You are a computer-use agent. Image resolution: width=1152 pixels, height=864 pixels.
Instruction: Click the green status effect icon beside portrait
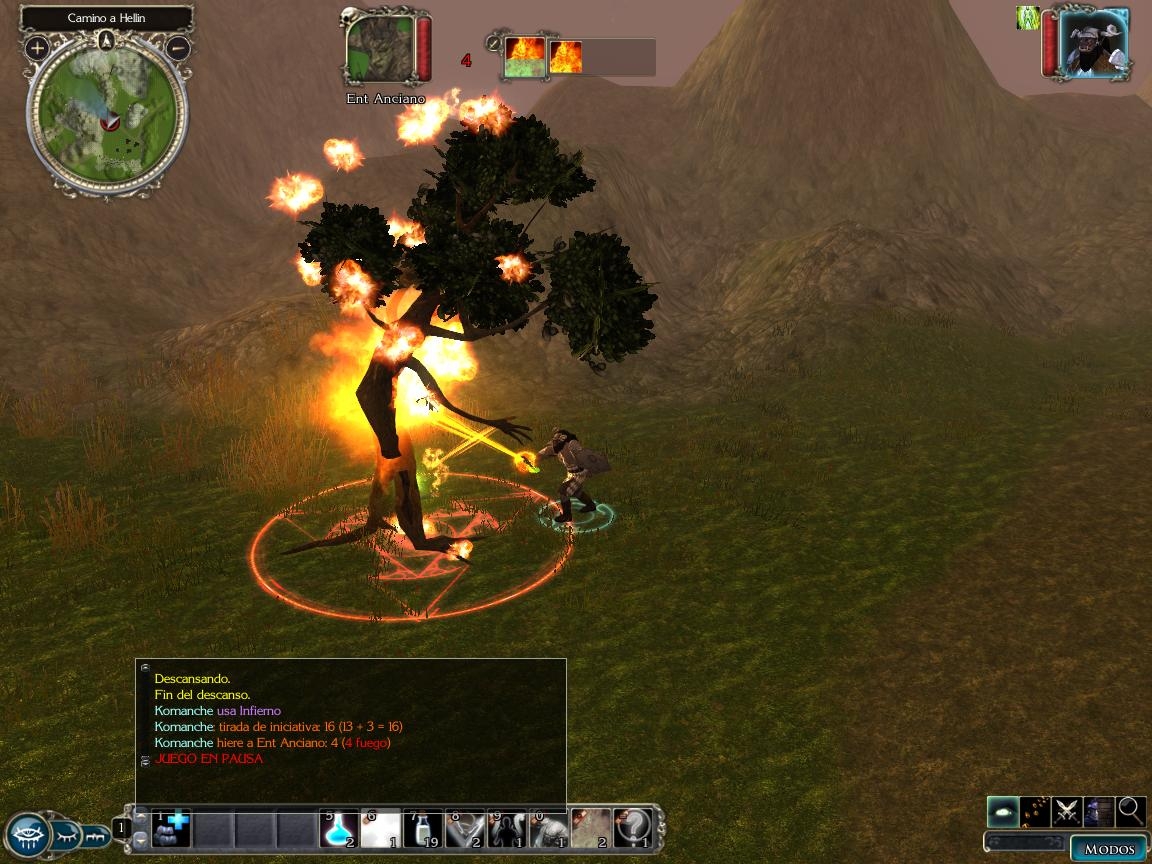pos(1027,17)
